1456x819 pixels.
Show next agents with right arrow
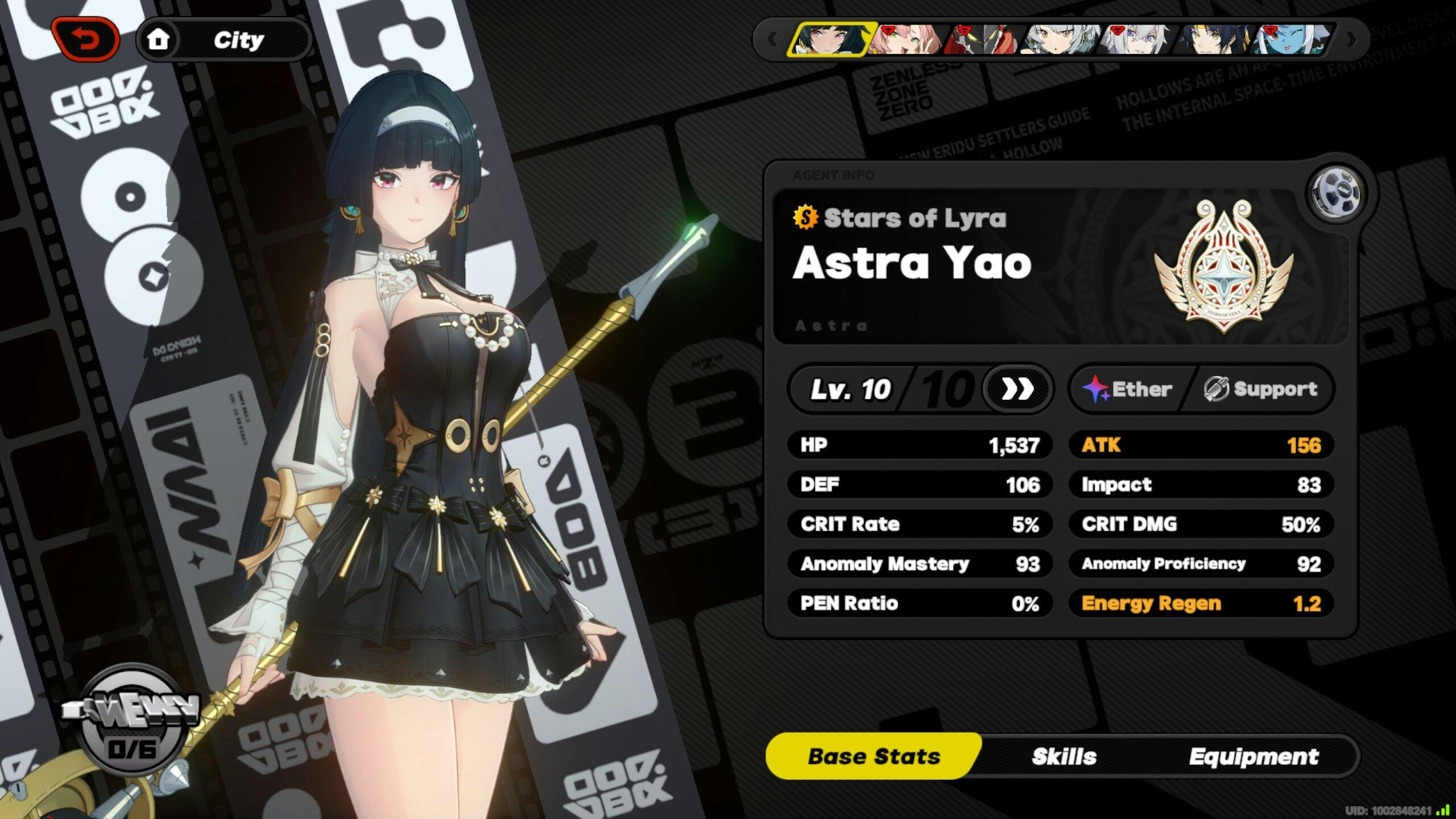[1351, 40]
